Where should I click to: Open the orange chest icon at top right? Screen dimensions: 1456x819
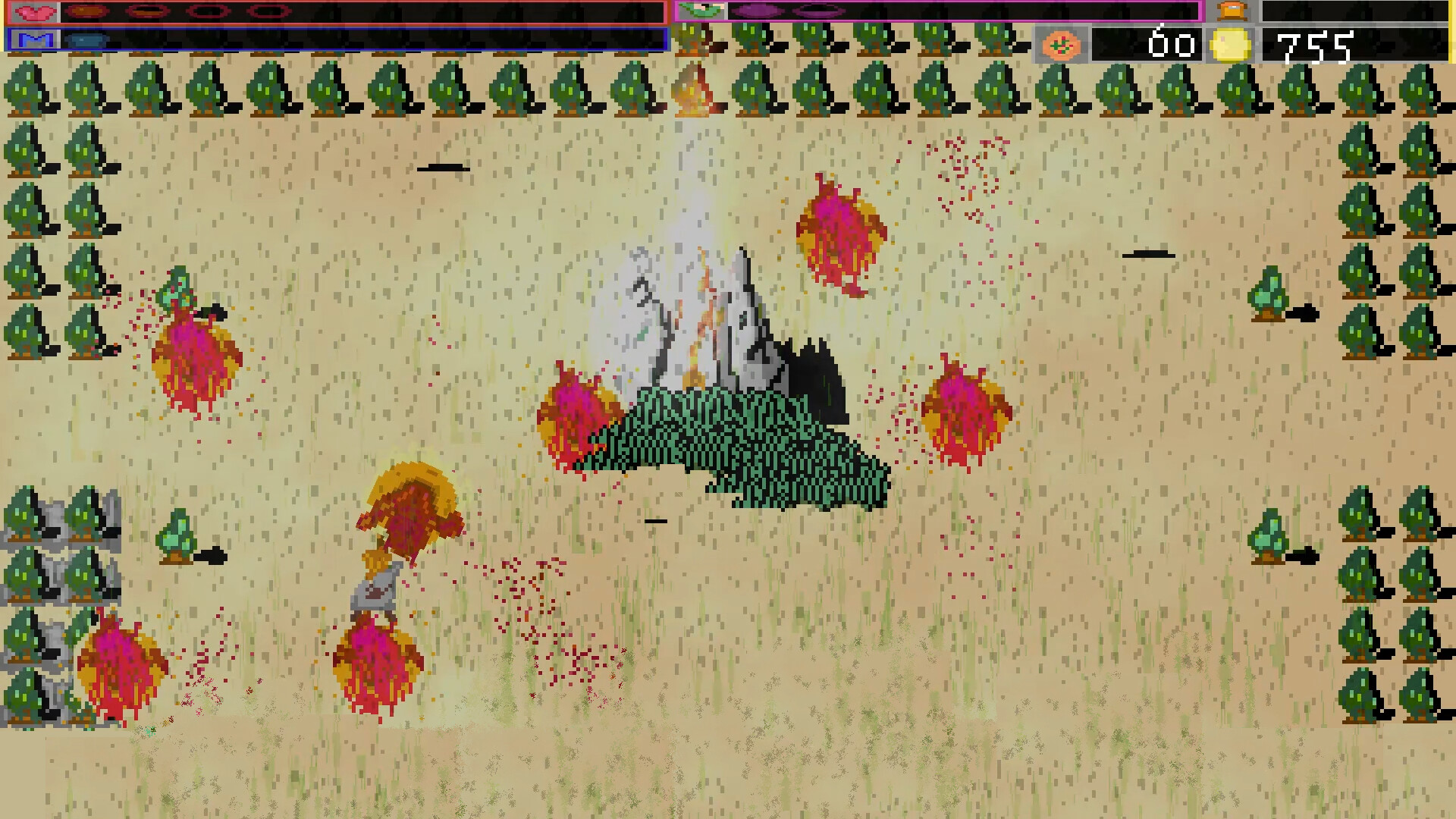[x=1234, y=11]
